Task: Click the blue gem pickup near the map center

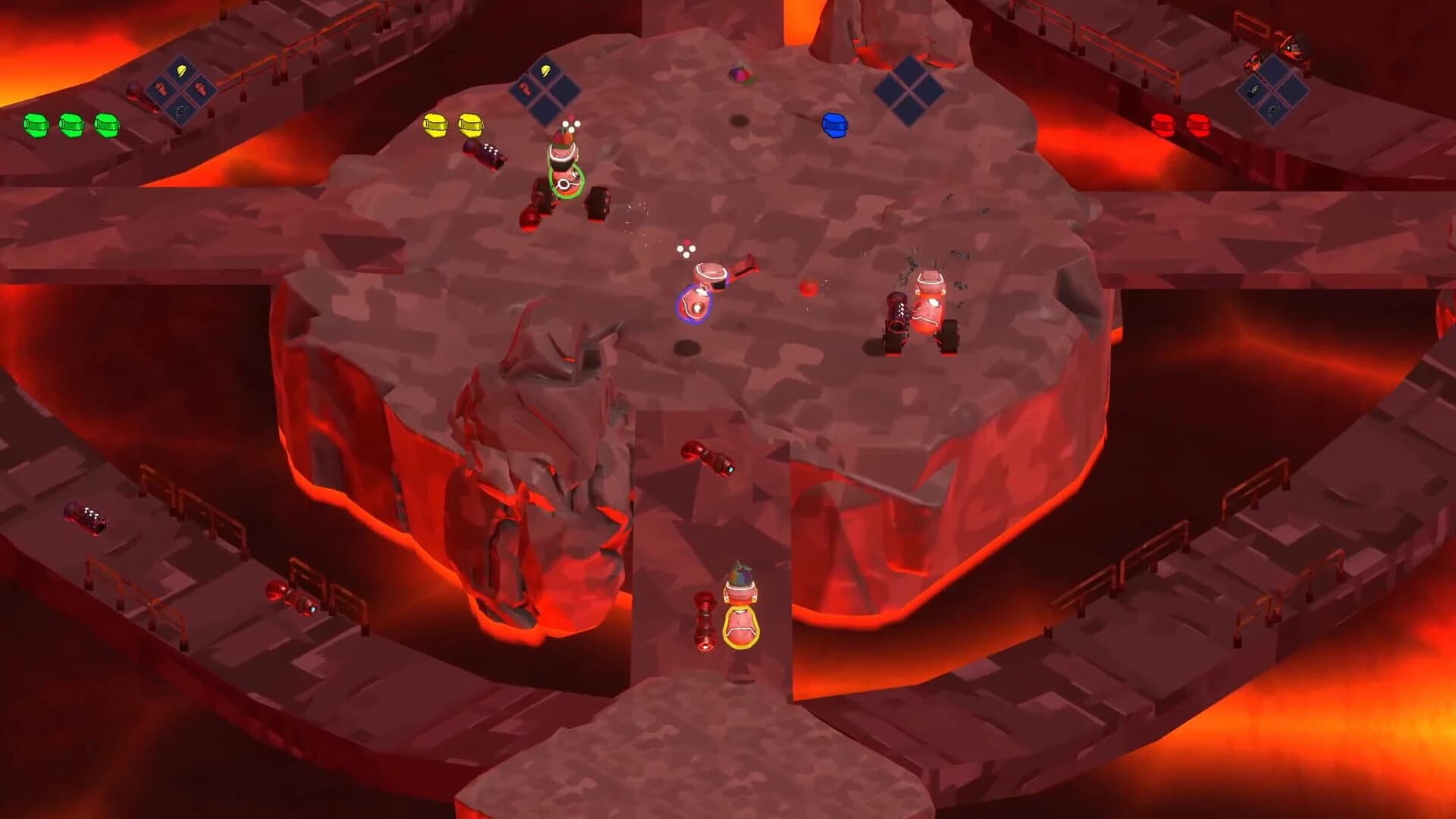Action: click(834, 126)
